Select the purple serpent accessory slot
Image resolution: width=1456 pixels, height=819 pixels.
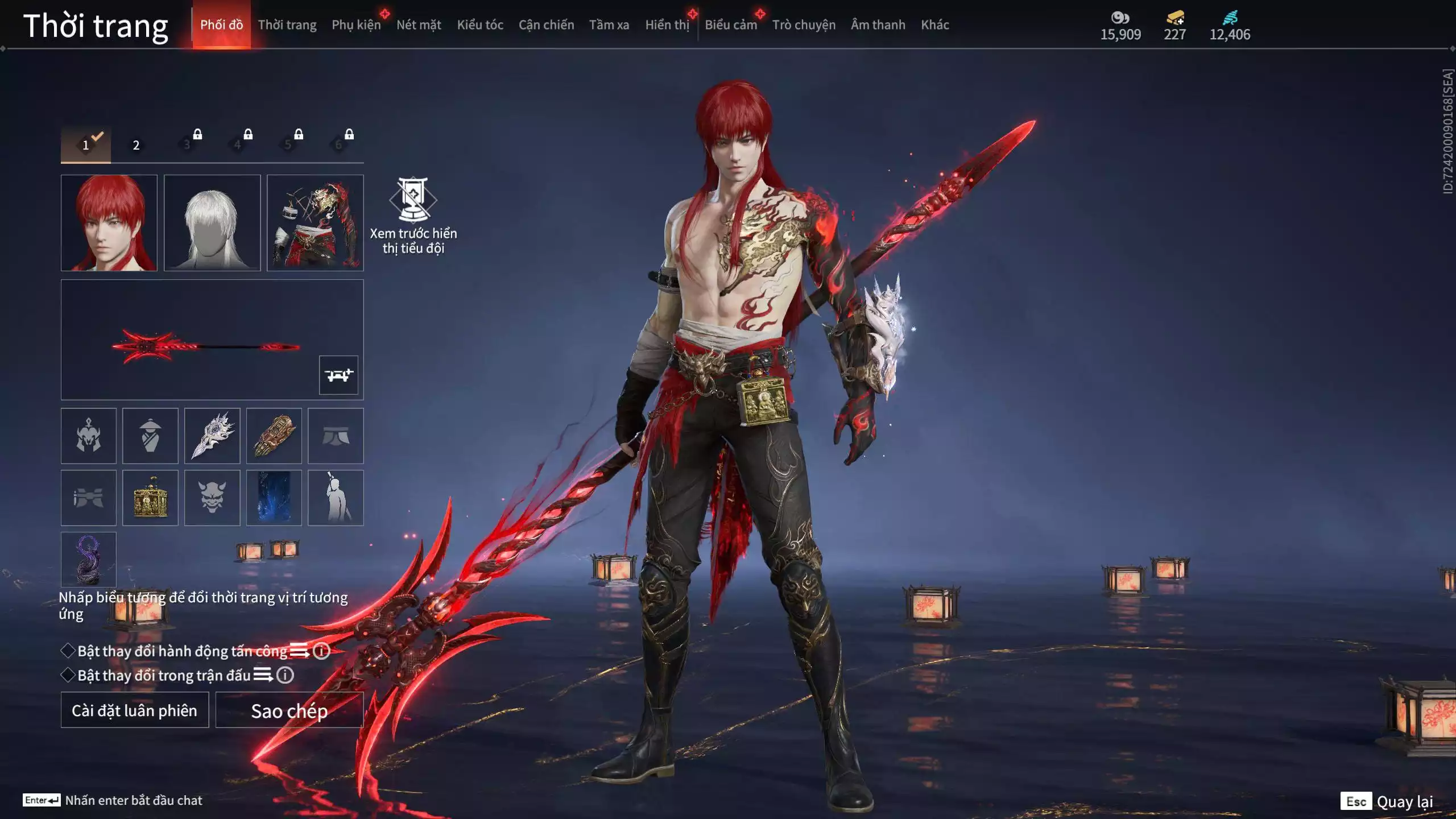coord(89,560)
